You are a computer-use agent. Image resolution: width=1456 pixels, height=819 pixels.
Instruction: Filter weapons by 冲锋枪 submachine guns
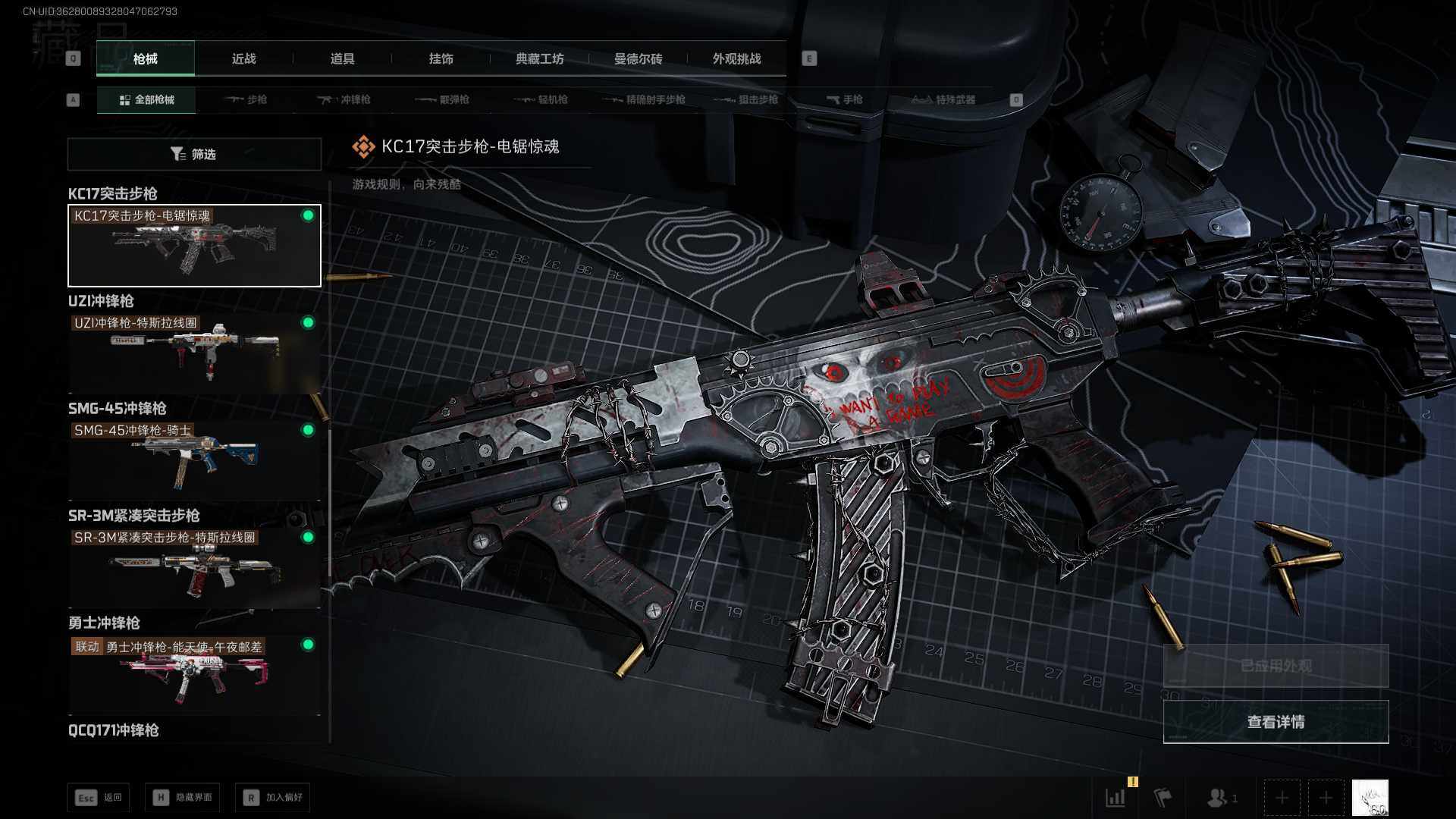(344, 100)
